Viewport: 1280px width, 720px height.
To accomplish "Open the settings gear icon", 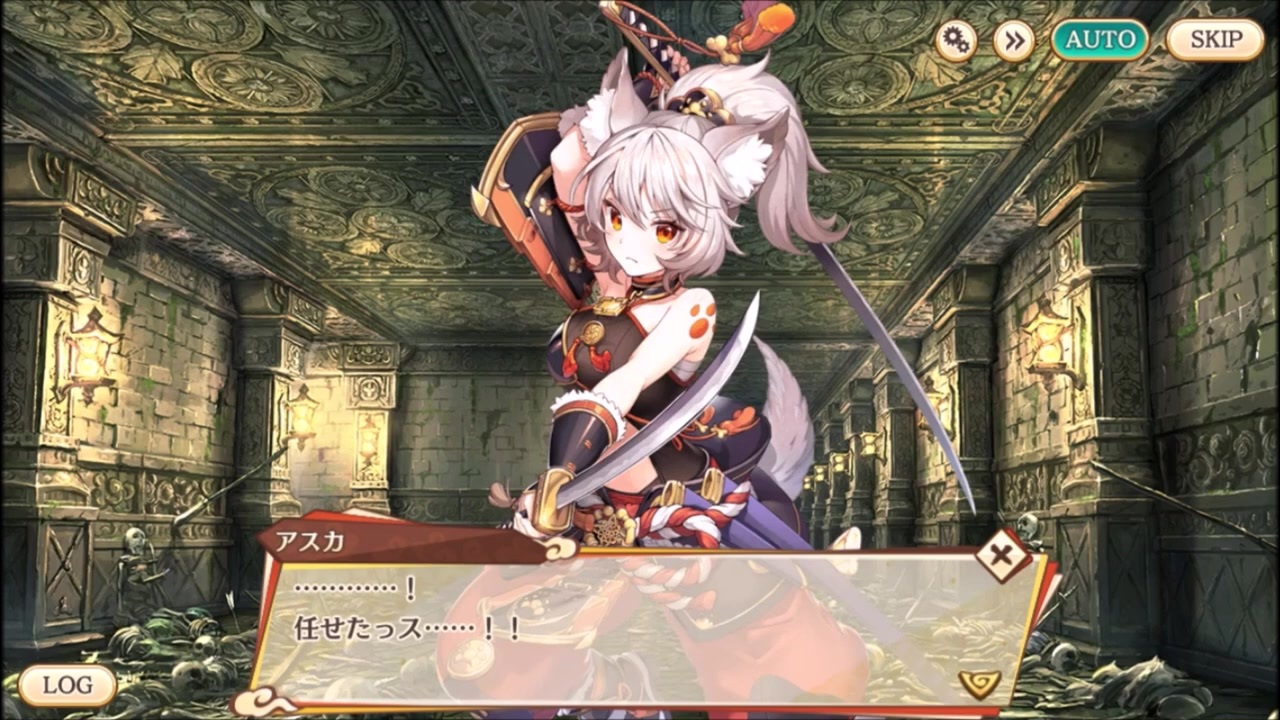I will tap(957, 40).
